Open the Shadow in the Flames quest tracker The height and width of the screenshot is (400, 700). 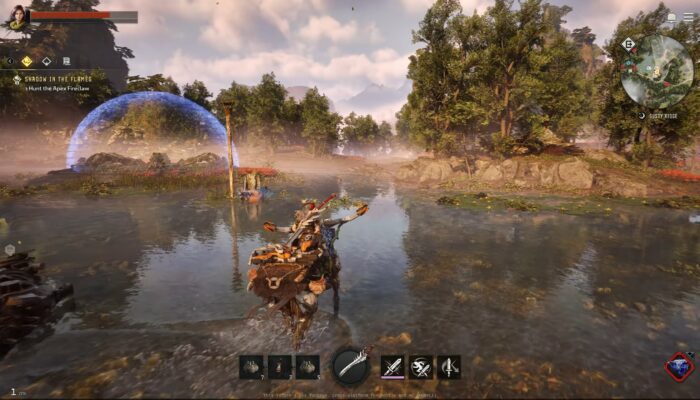point(60,80)
